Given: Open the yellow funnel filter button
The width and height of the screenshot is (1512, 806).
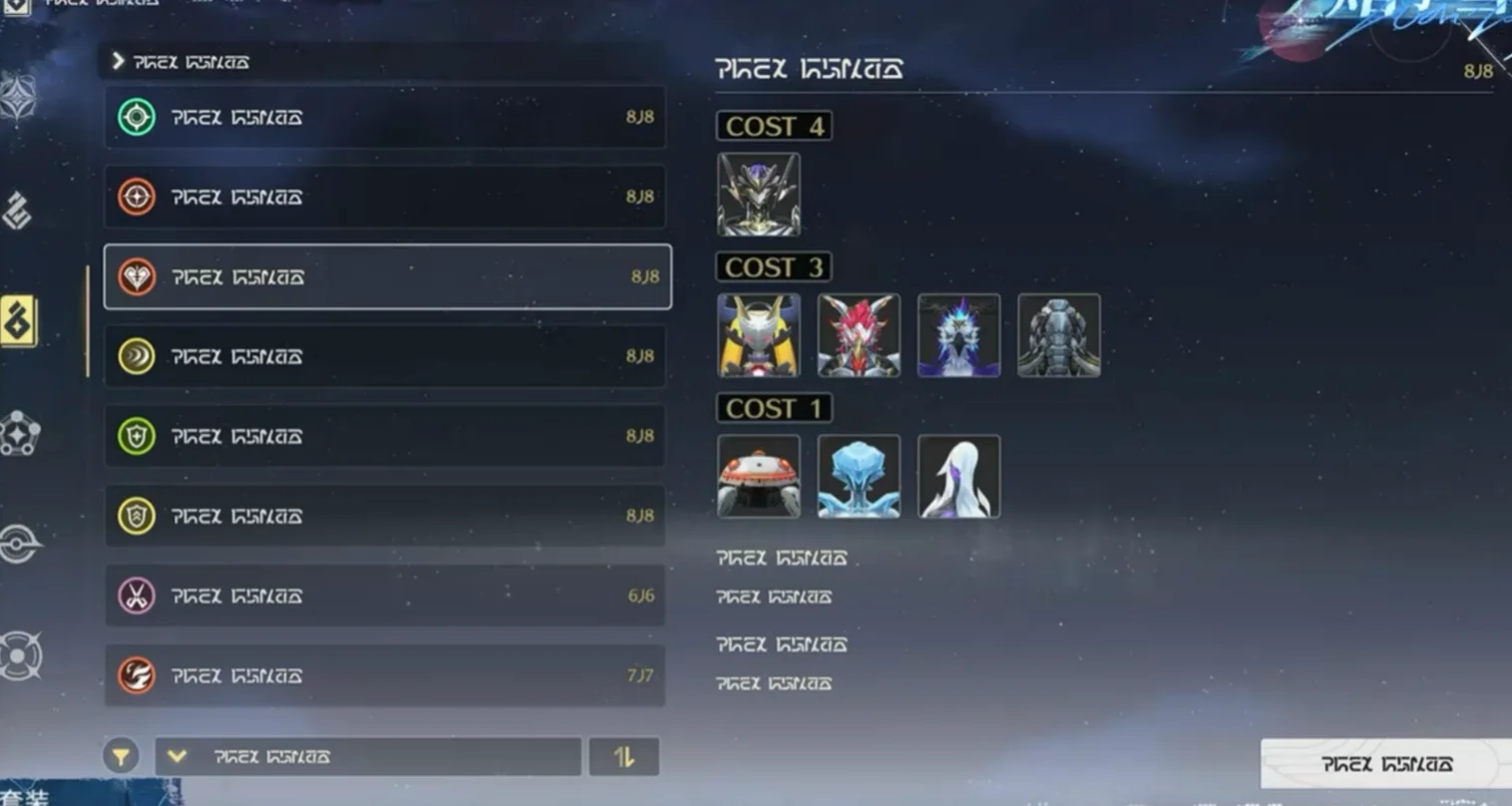Looking at the screenshot, I should (x=121, y=757).
